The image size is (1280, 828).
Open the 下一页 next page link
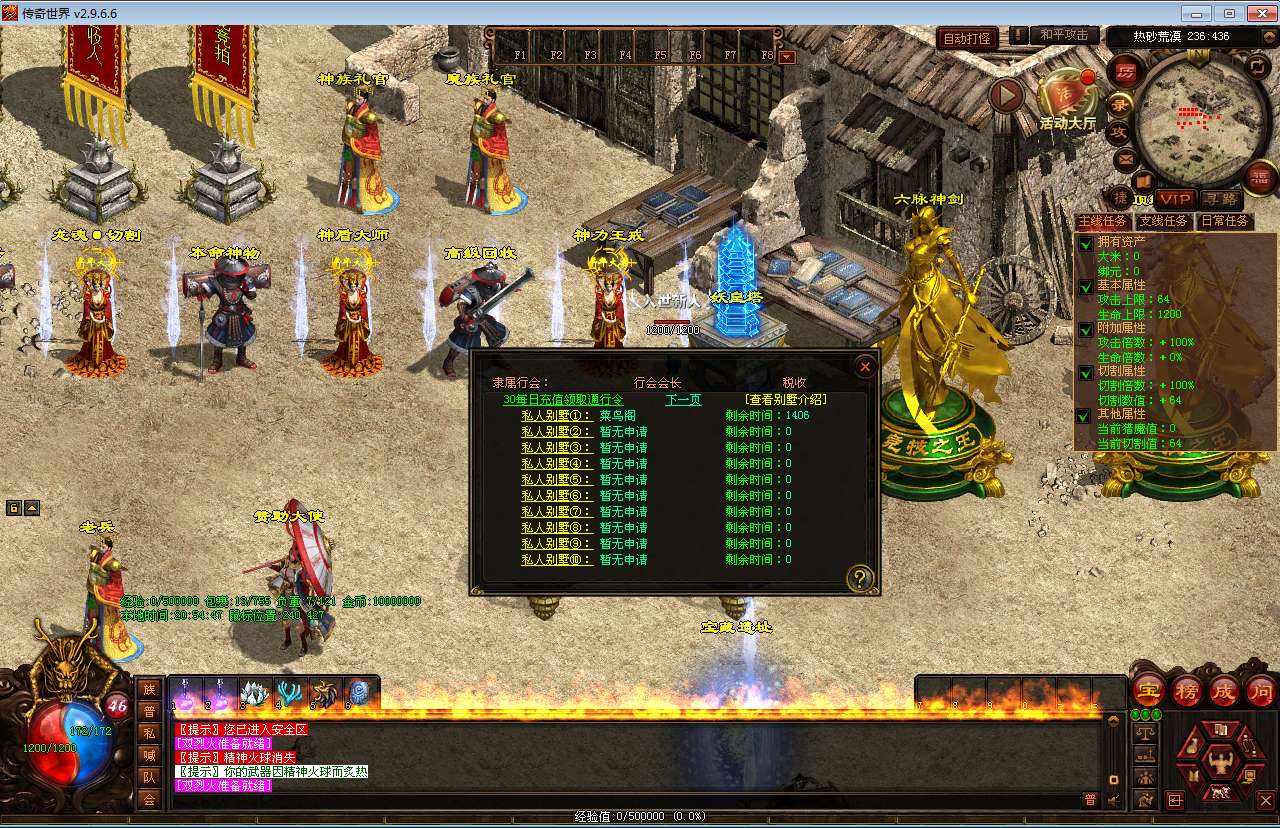click(x=683, y=400)
